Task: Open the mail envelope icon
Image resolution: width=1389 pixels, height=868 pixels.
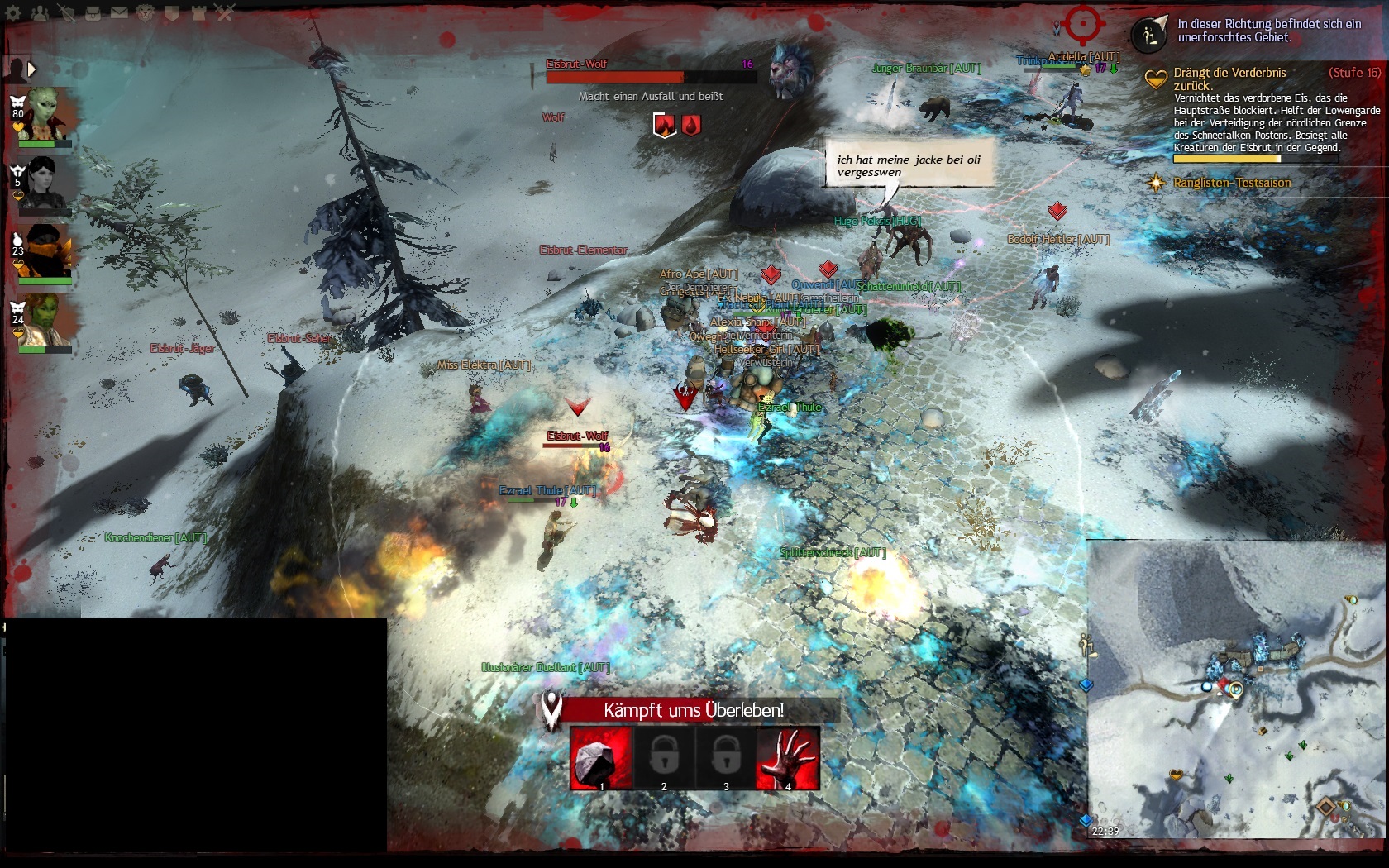Action: (x=119, y=13)
